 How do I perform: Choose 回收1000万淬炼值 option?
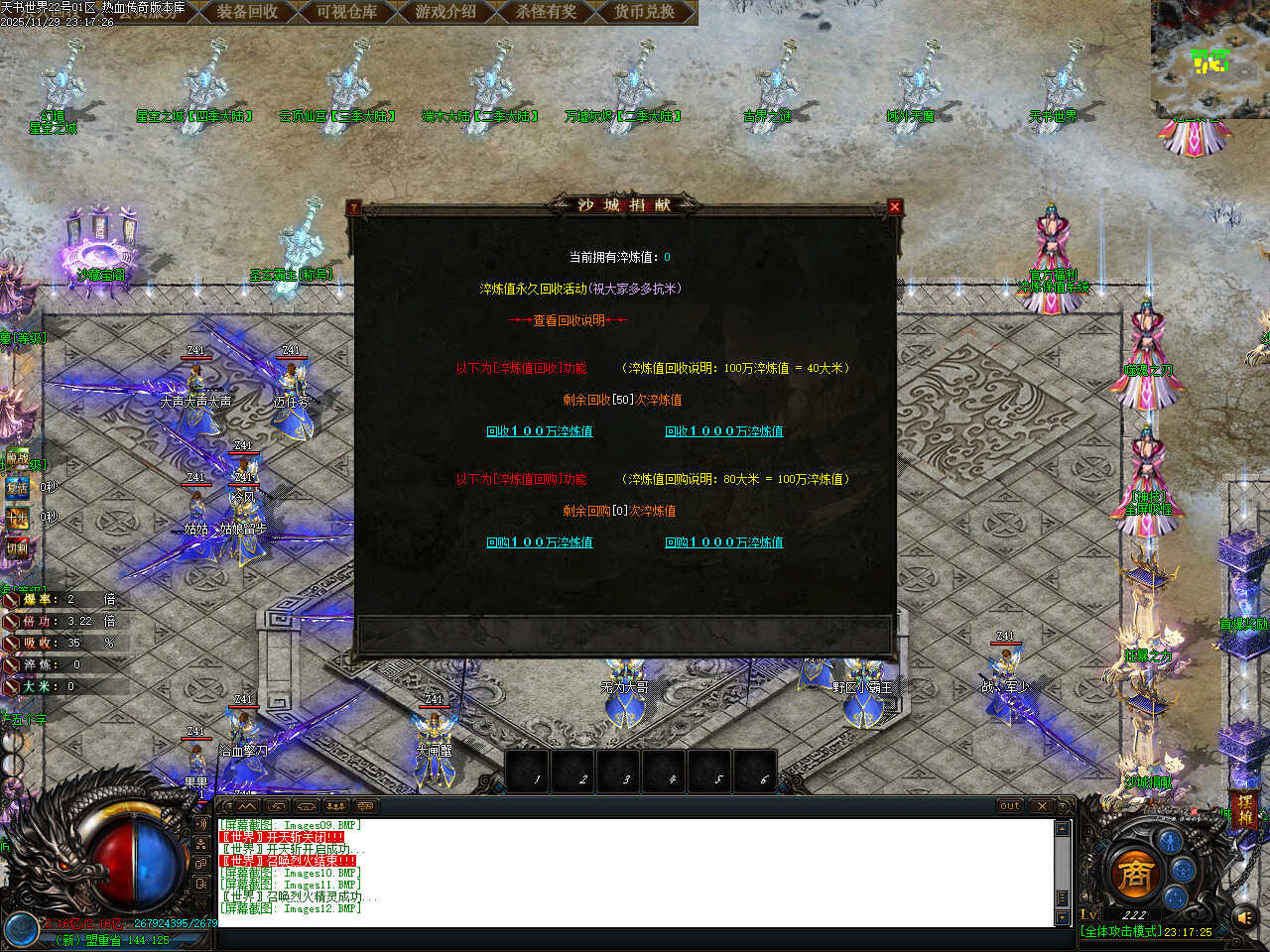(x=723, y=431)
